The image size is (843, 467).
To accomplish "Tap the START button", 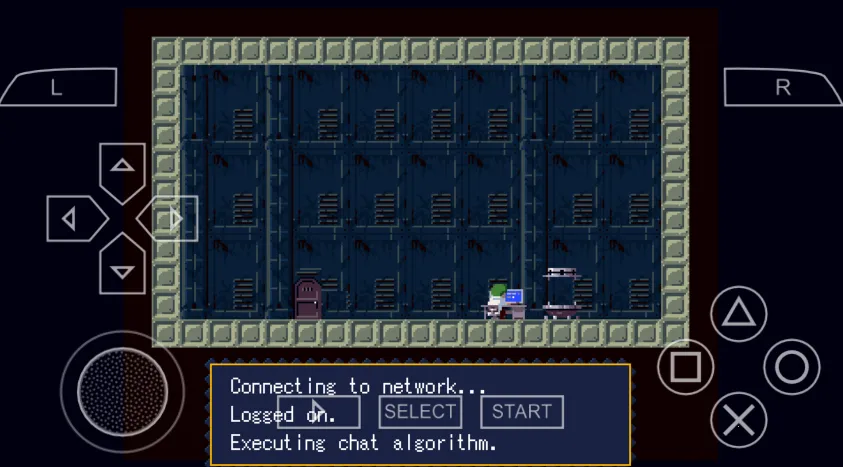I will coord(521,411).
